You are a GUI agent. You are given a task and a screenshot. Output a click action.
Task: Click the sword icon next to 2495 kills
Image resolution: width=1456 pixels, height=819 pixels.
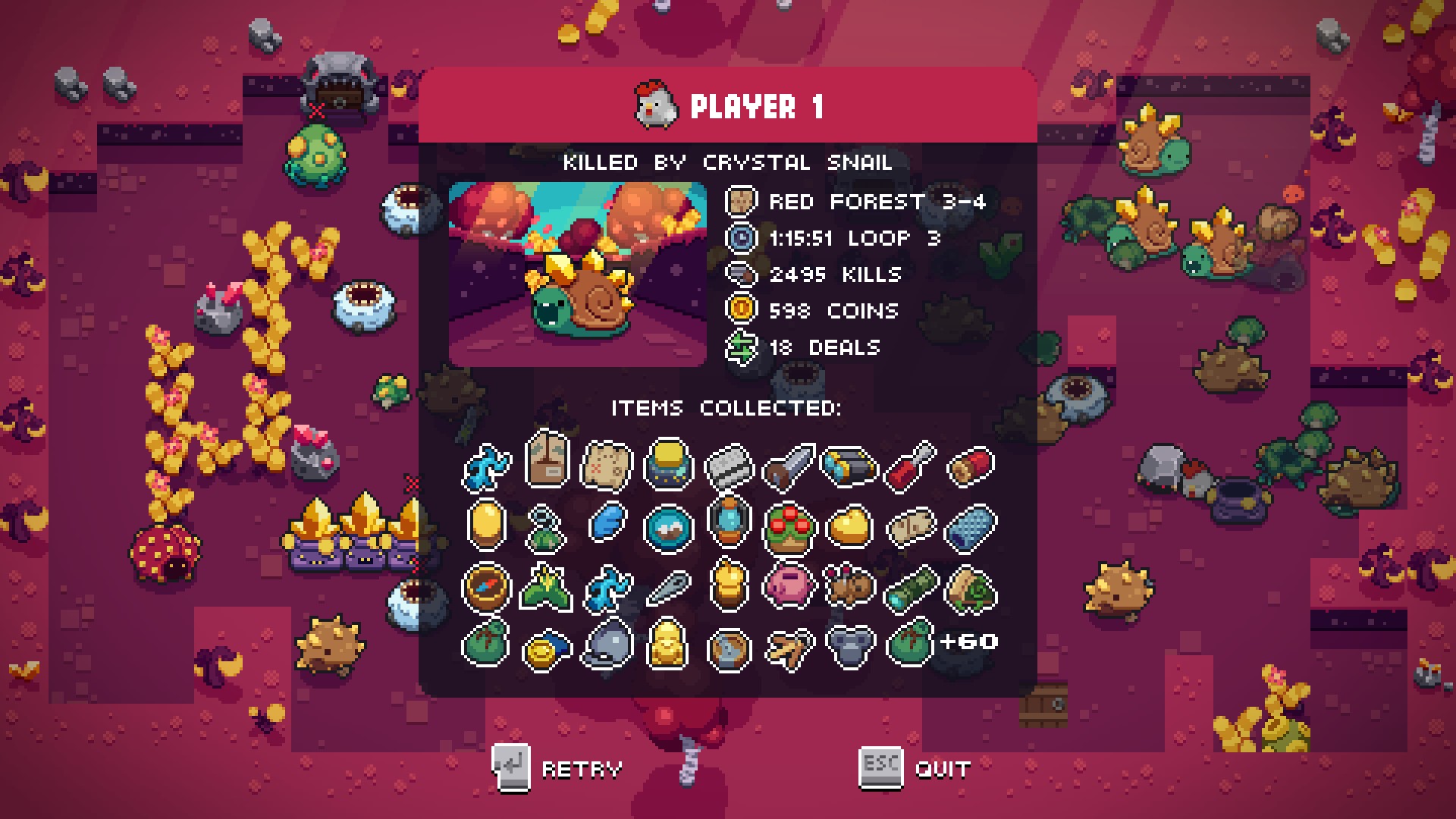tap(742, 275)
